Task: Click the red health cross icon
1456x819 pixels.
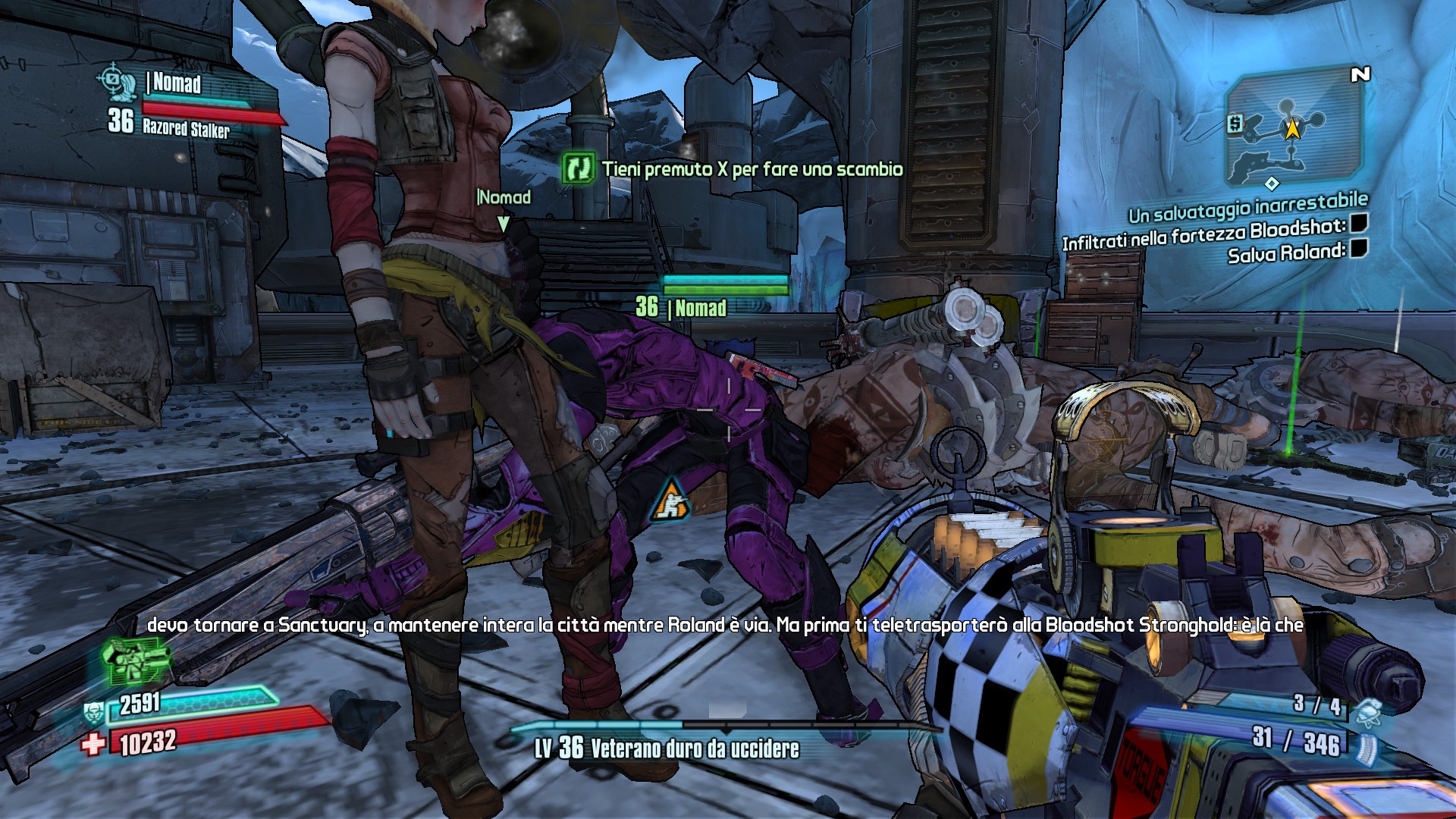Action: [x=93, y=744]
